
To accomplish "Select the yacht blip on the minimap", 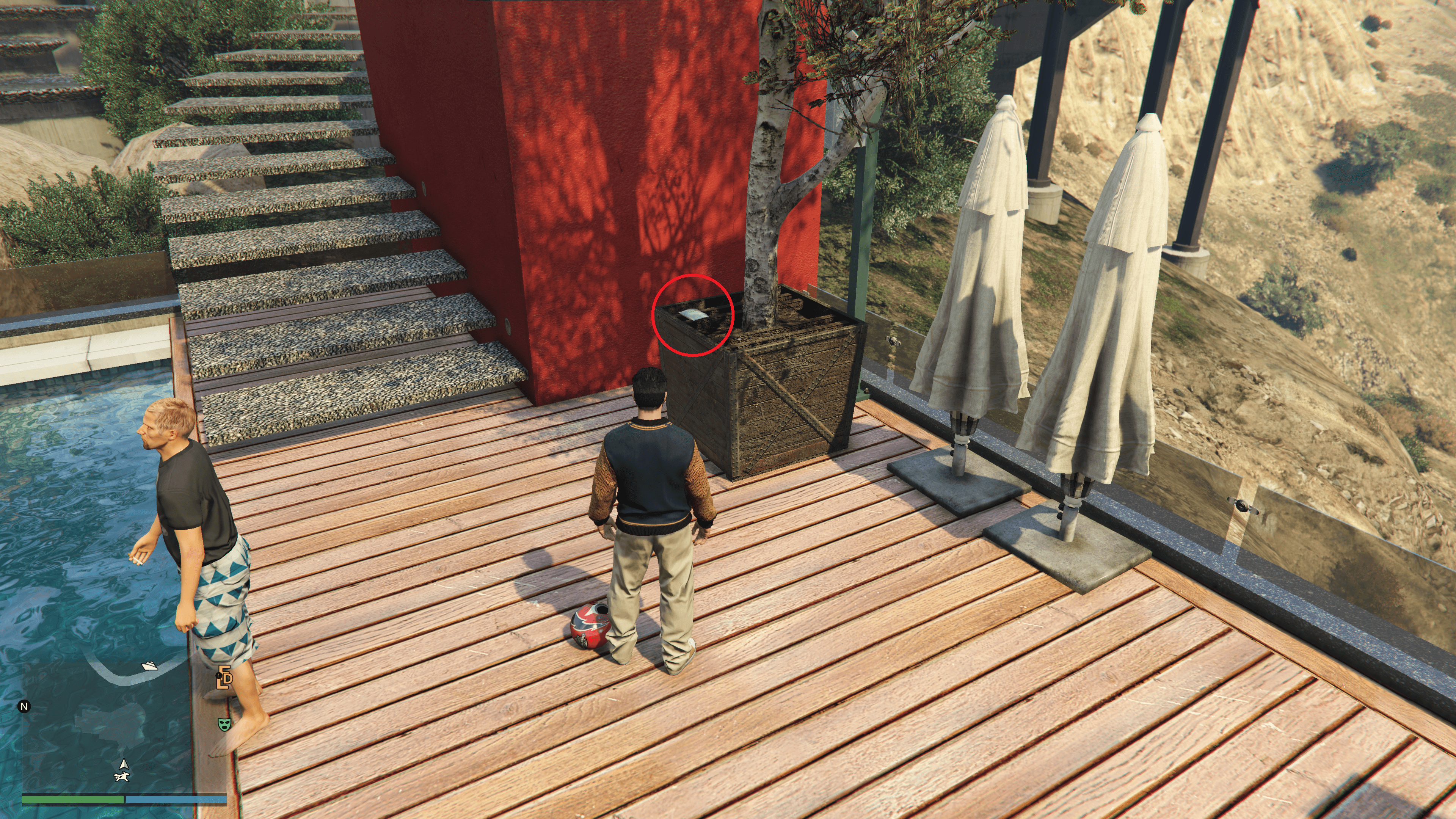I will pos(150,666).
